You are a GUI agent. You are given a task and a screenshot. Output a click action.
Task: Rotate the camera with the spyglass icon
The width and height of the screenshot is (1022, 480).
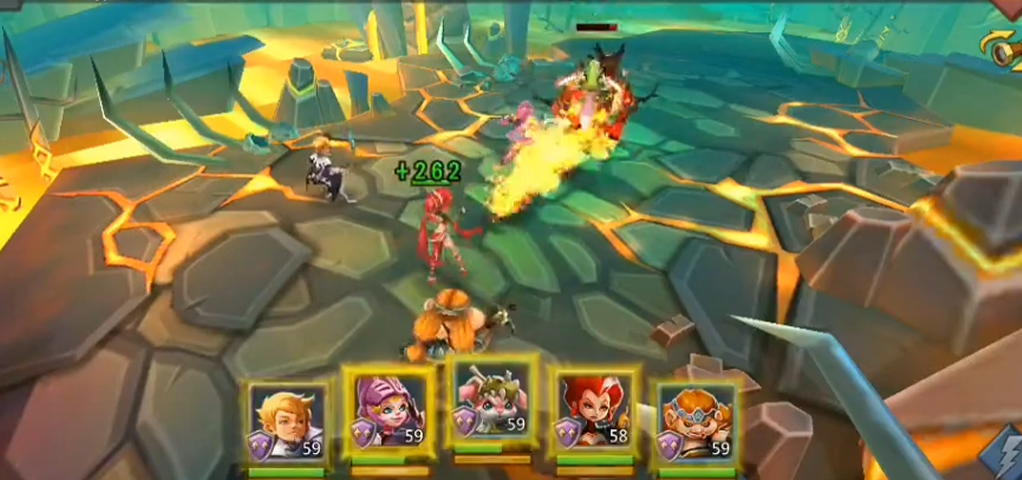tap(1005, 48)
